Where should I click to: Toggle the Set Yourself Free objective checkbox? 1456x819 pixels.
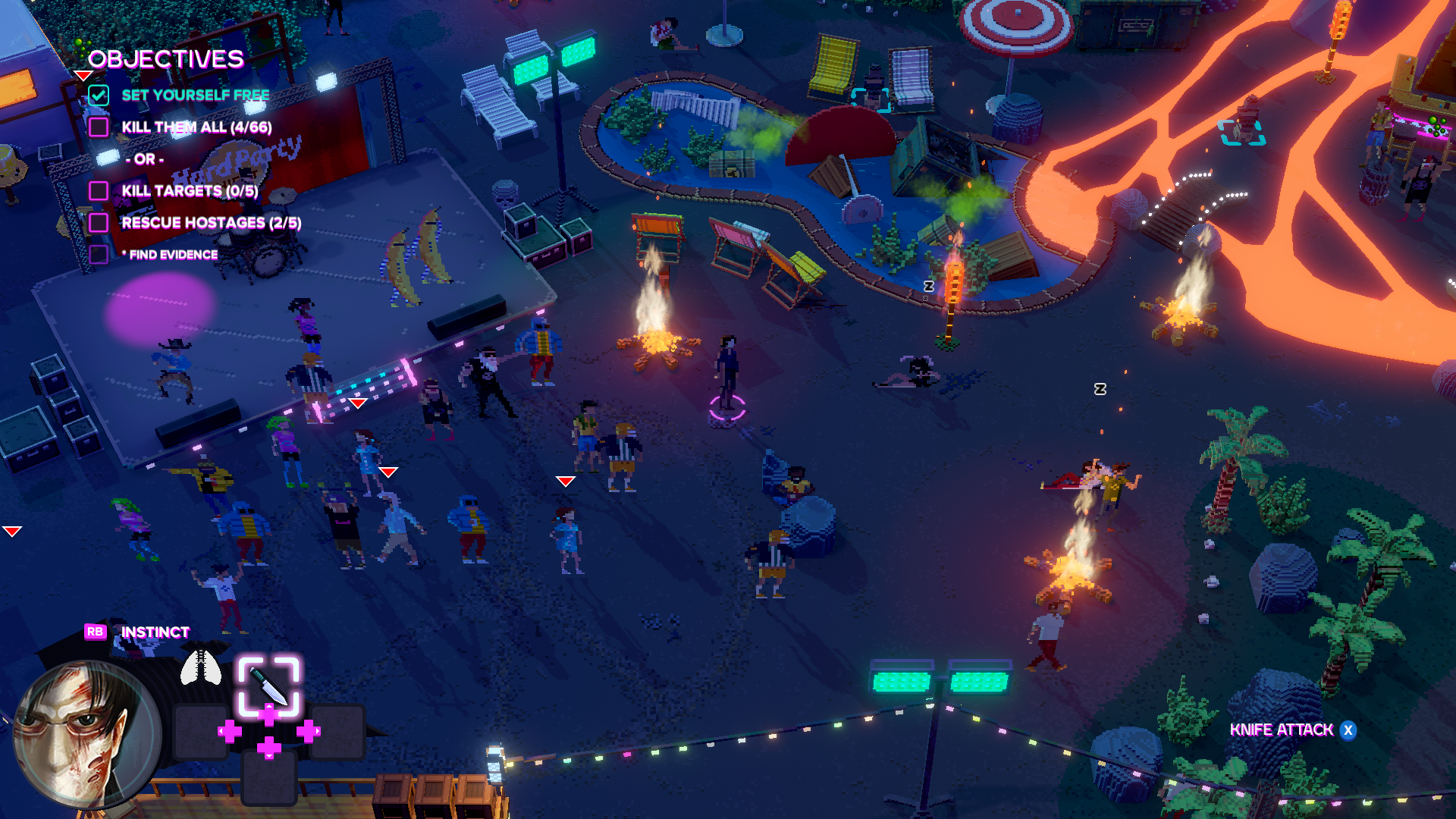pyautogui.click(x=99, y=96)
